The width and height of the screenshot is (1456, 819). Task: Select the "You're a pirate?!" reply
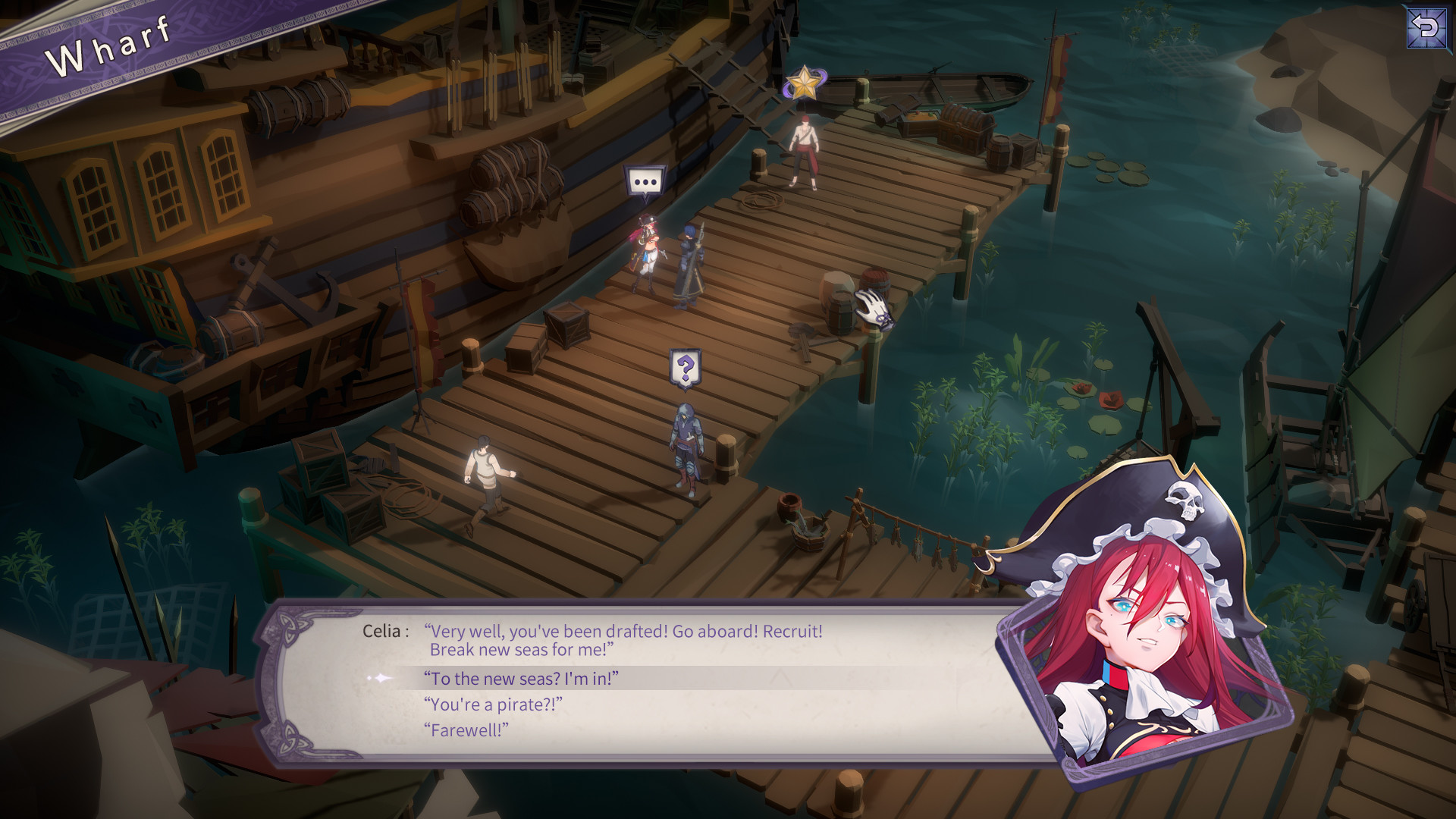click(x=493, y=705)
